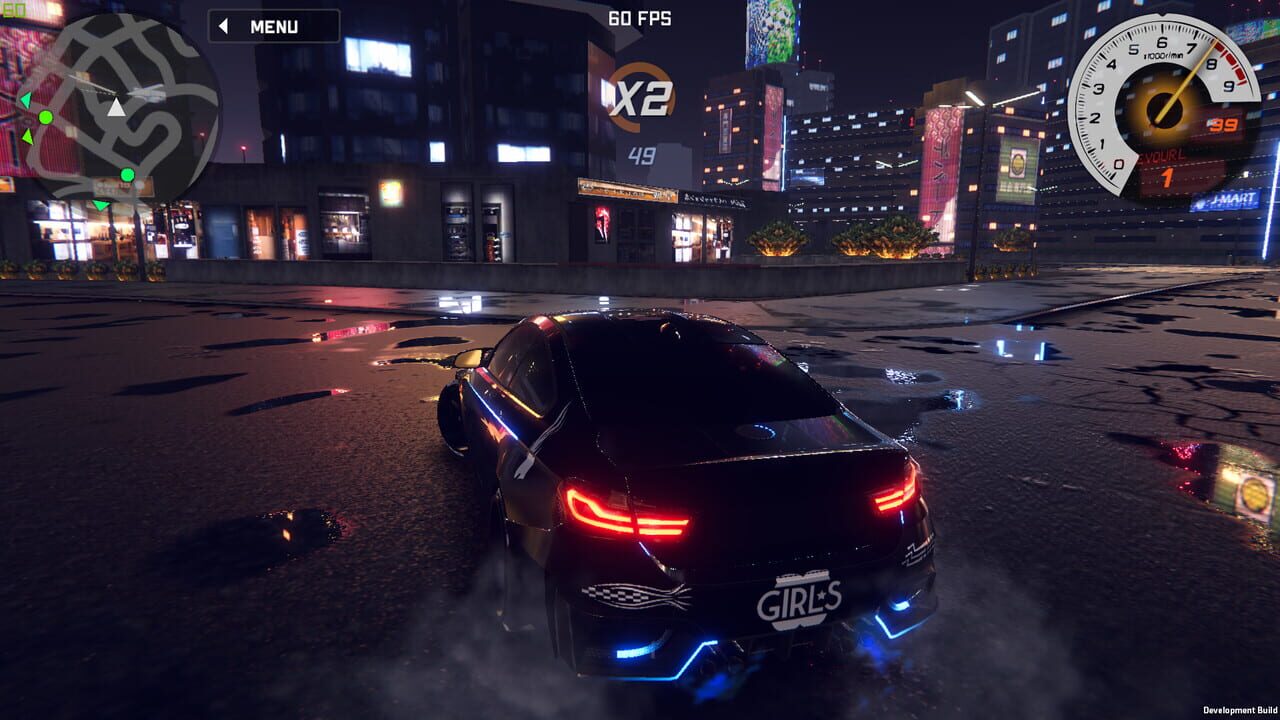This screenshot has height=720, width=1280.
Task: Click the green 90 indicator top-left corner
Action: pos(14,11)
